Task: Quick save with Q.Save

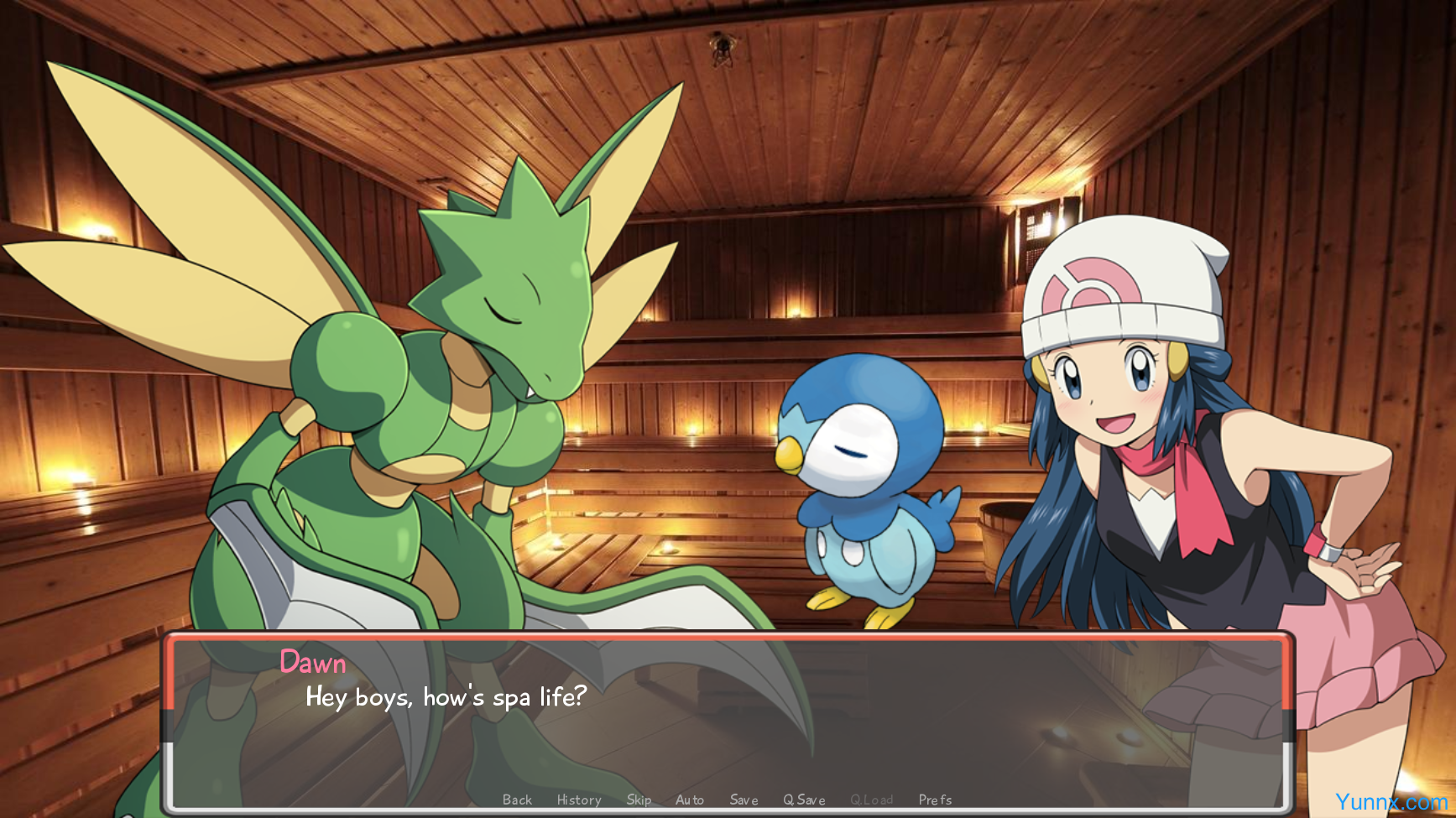Action: [804, 800]
